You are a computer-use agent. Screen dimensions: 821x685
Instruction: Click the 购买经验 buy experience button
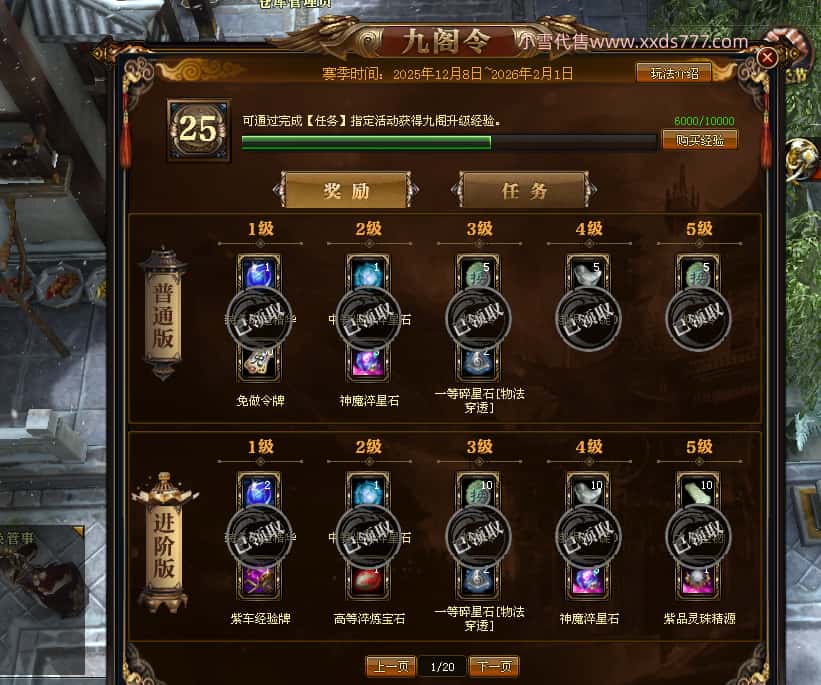coord(700,140)
